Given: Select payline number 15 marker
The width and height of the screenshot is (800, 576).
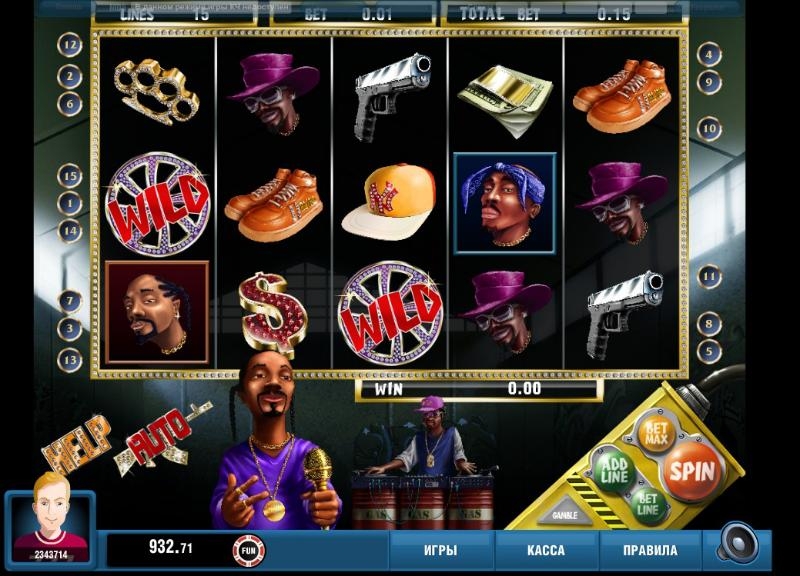Looking at the screenshot, I should point(70,176).
